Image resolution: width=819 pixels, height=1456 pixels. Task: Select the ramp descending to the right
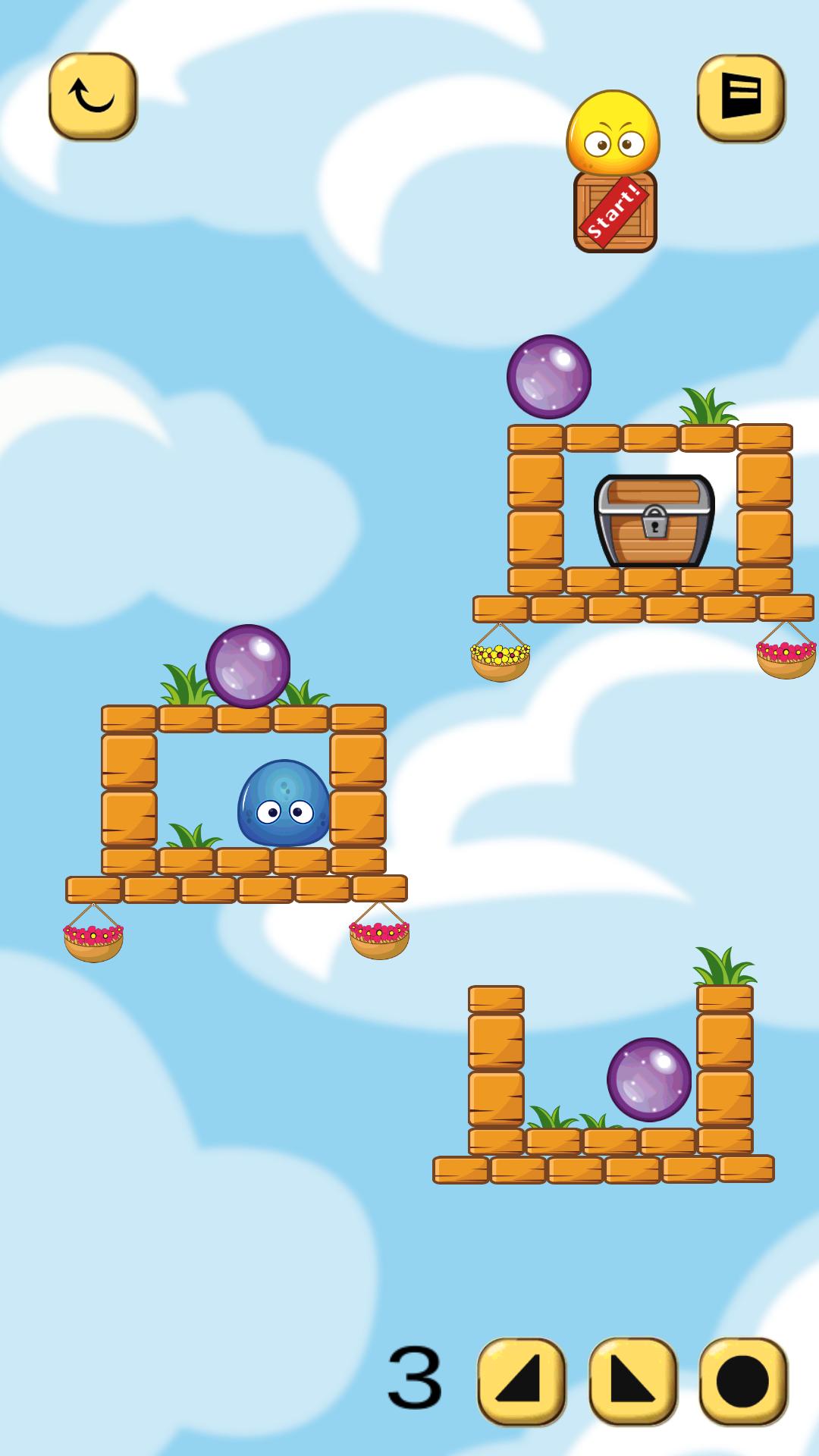click(x=632, y=1381)
